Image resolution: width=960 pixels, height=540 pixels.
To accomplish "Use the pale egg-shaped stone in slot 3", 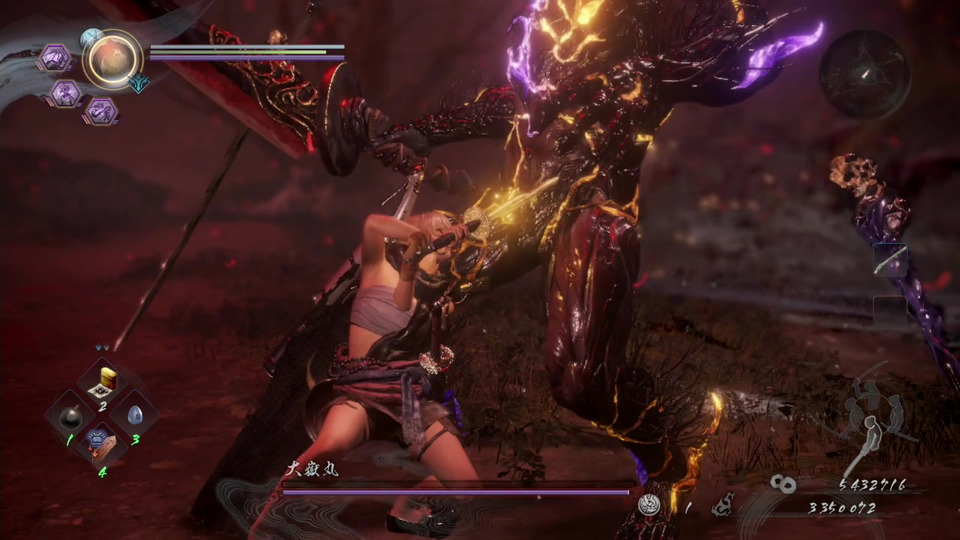I will [134, 412].
